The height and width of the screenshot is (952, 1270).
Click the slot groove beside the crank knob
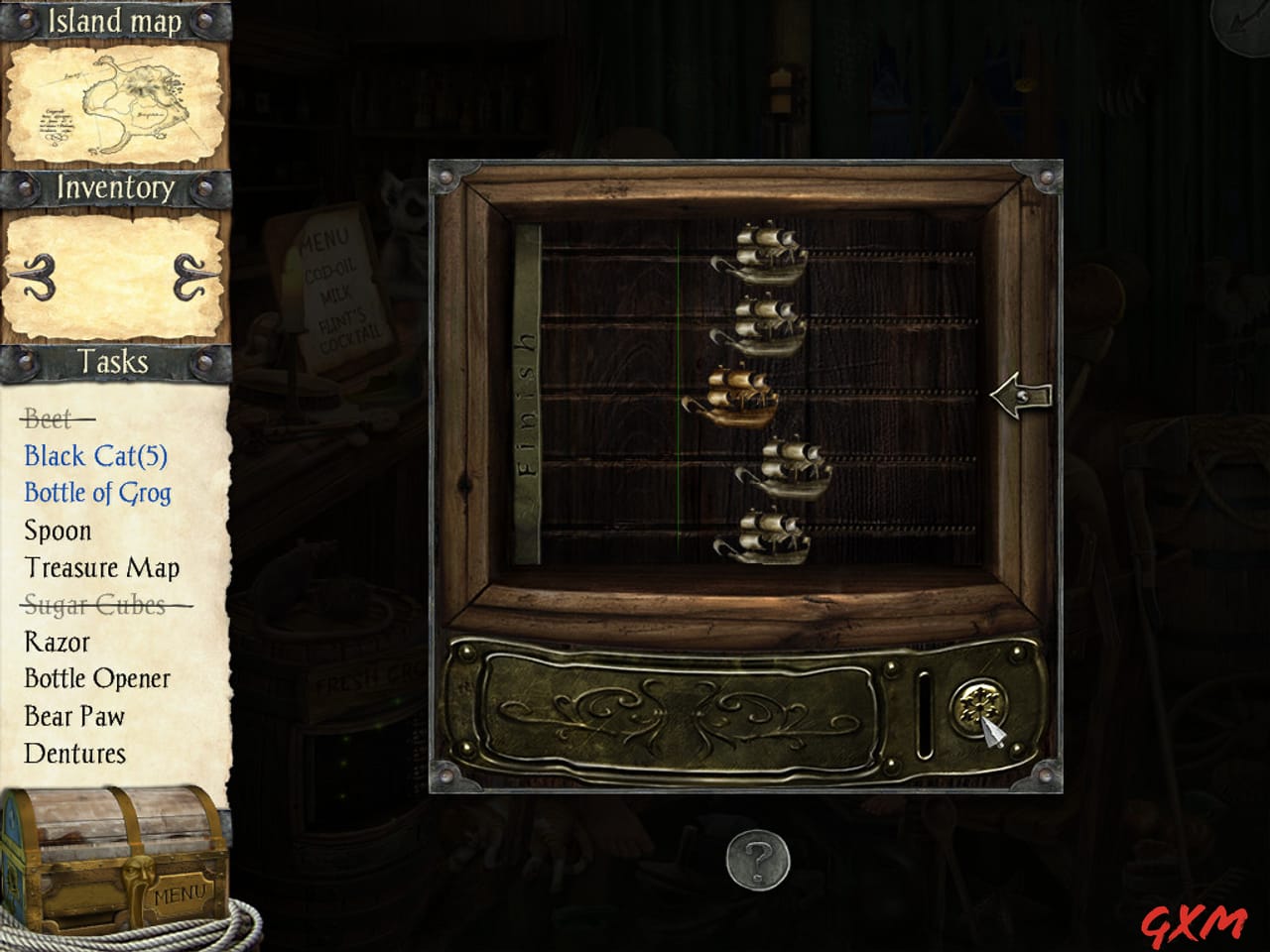(923, 712)
